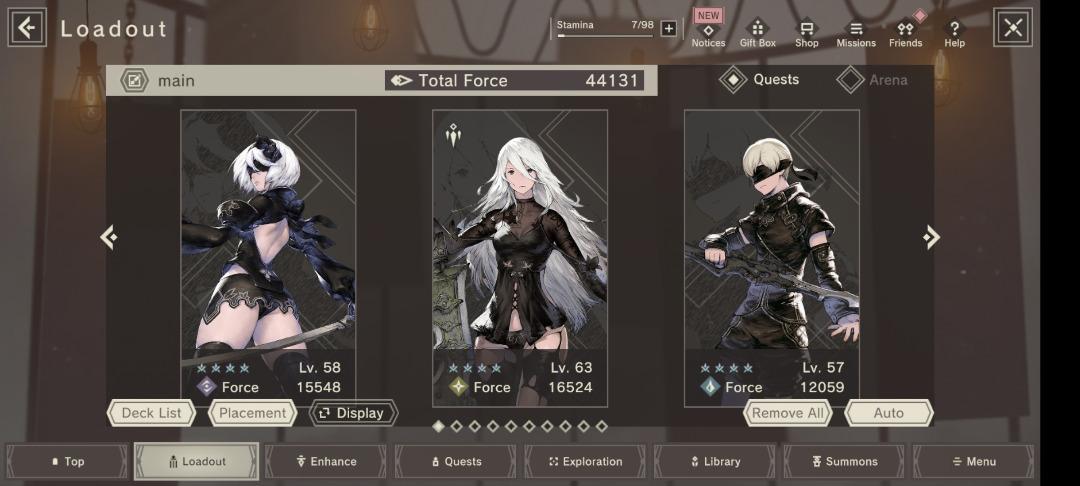Auto-fill the loadout with Auto
This screenshot has height=486, width=1080.
pyautogui.click(x=888, y=413)
